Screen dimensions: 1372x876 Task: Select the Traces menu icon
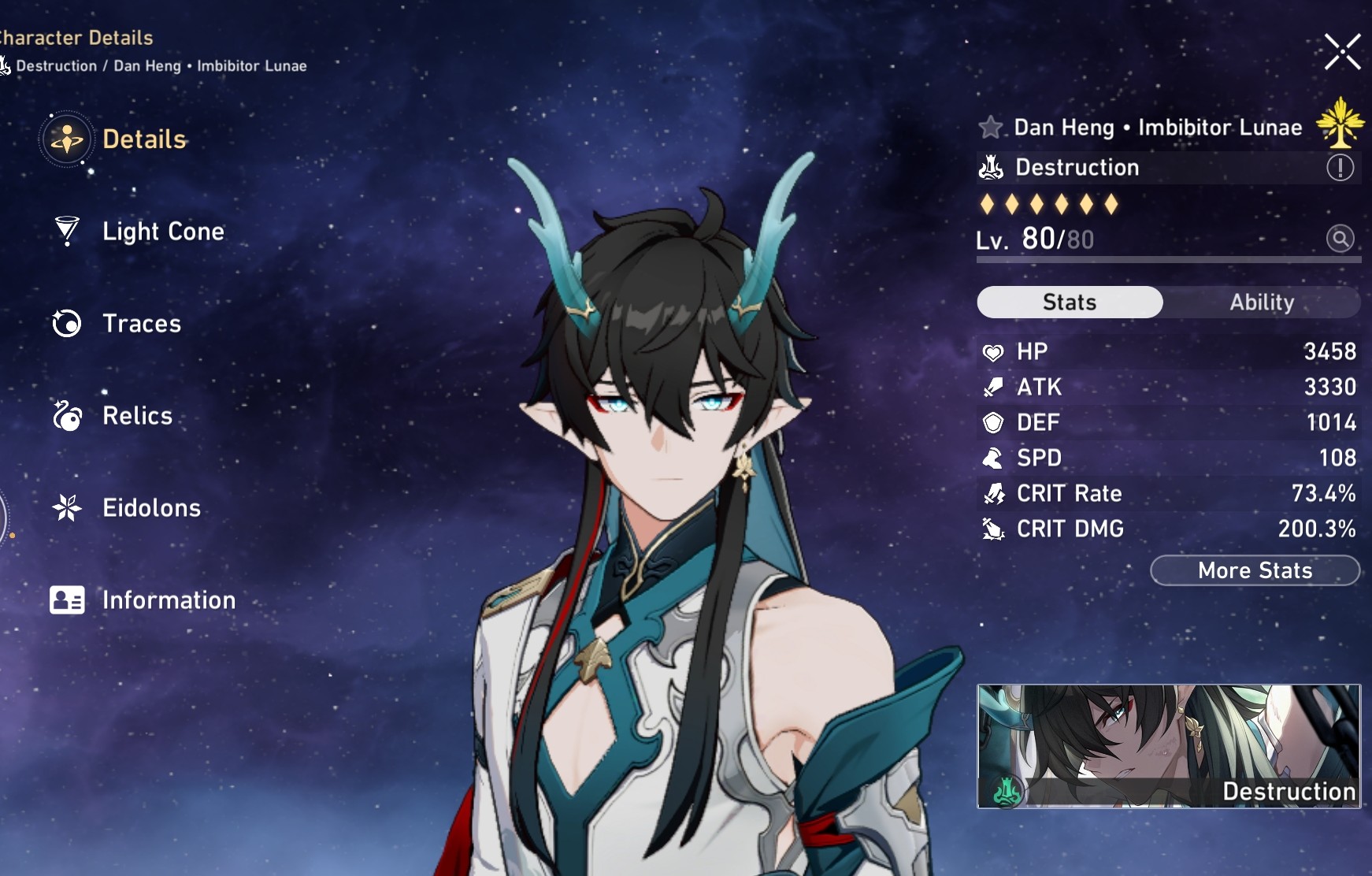66,323
